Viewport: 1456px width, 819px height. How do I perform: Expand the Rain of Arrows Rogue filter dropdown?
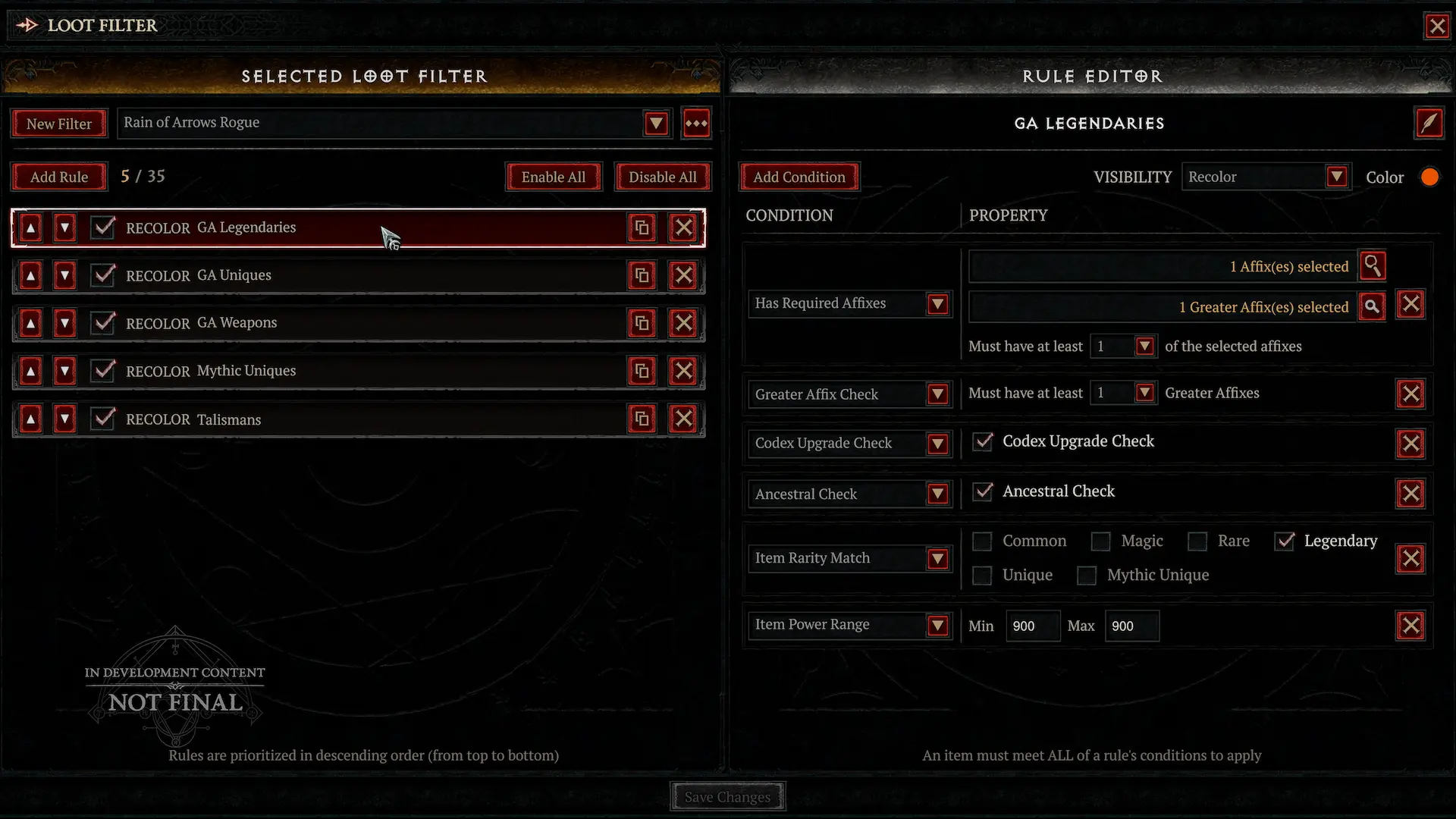[x=655, y=123]
